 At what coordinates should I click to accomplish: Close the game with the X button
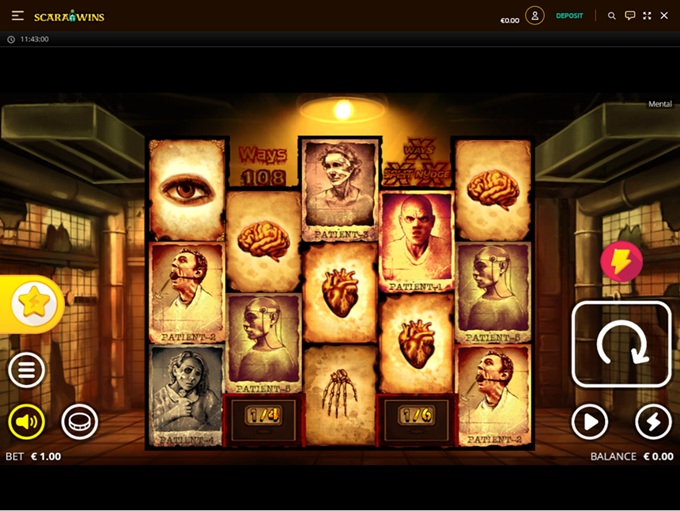point(664,16)
